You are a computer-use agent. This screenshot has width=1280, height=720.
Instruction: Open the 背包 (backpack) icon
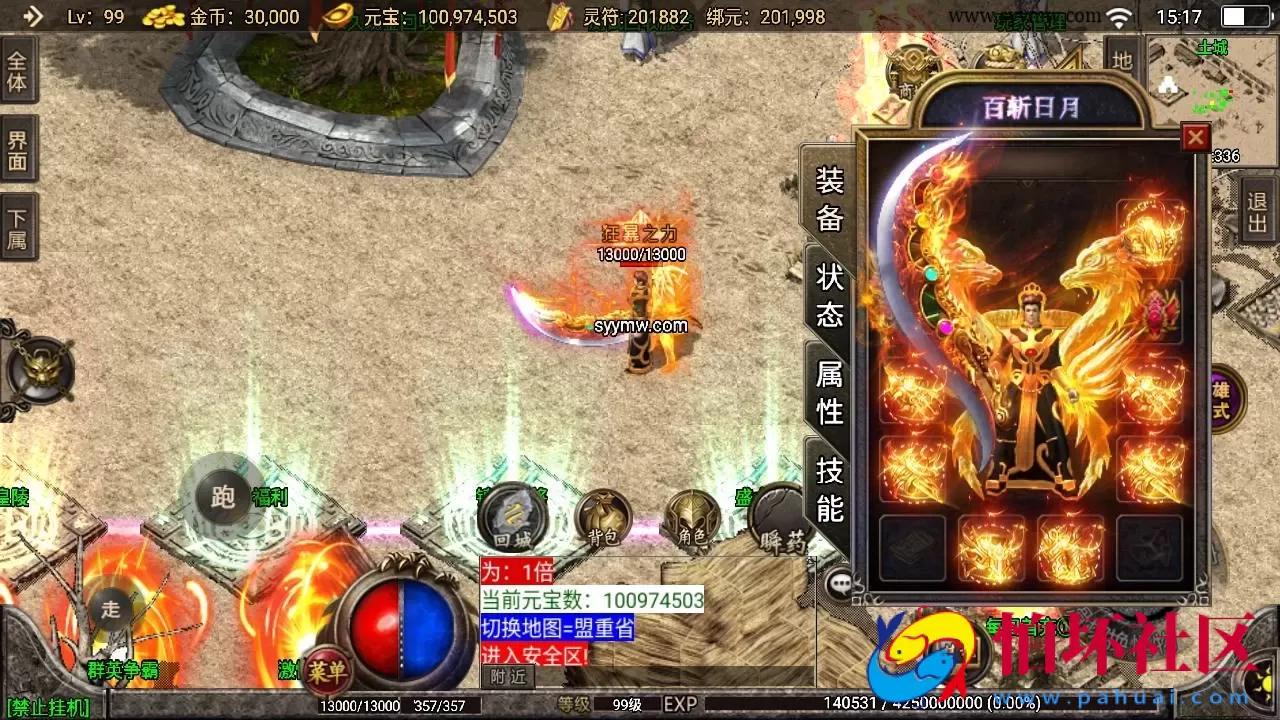click(606, 518)
